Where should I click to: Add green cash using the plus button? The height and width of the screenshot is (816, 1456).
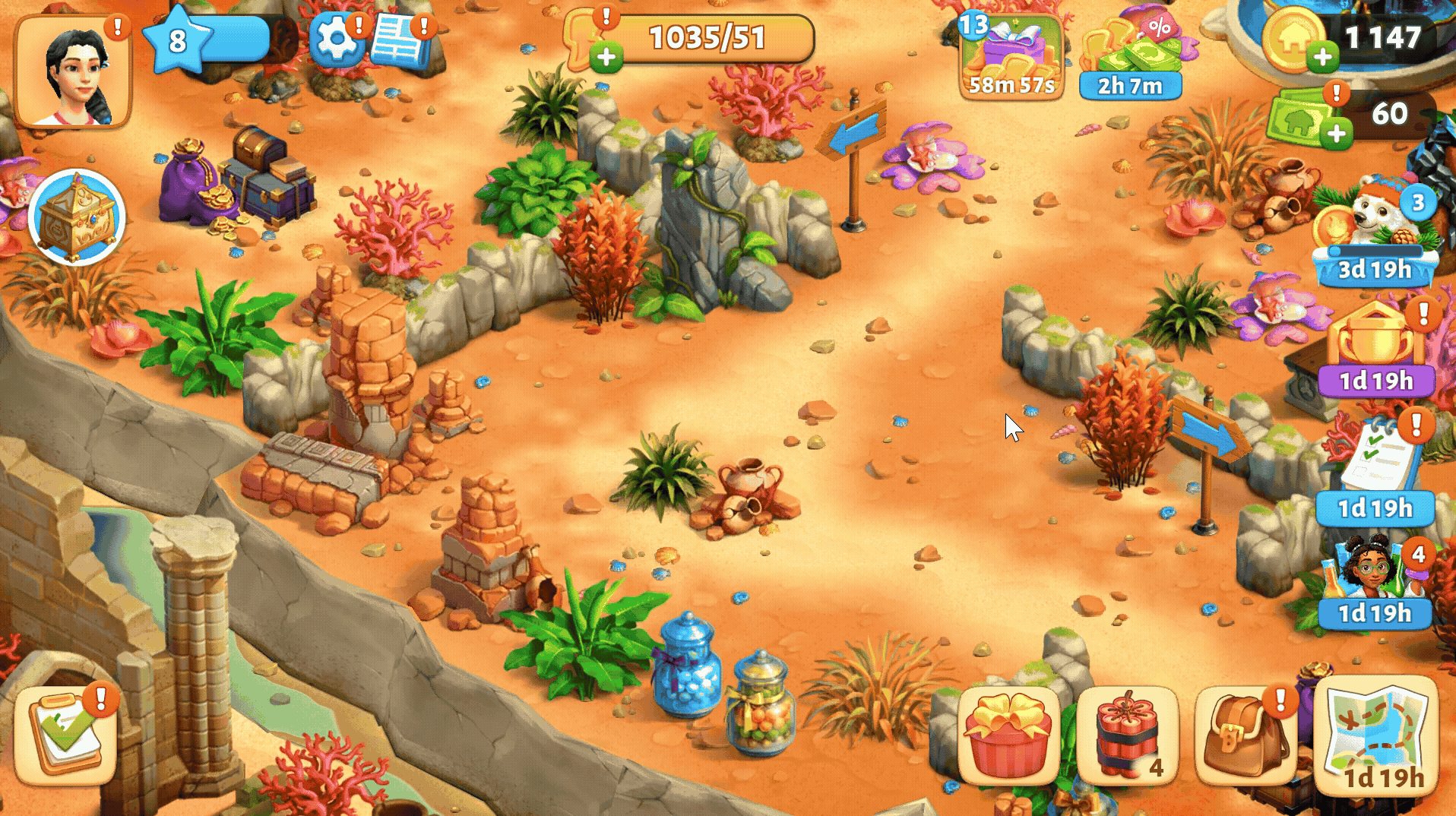(x=1336, y=134)
